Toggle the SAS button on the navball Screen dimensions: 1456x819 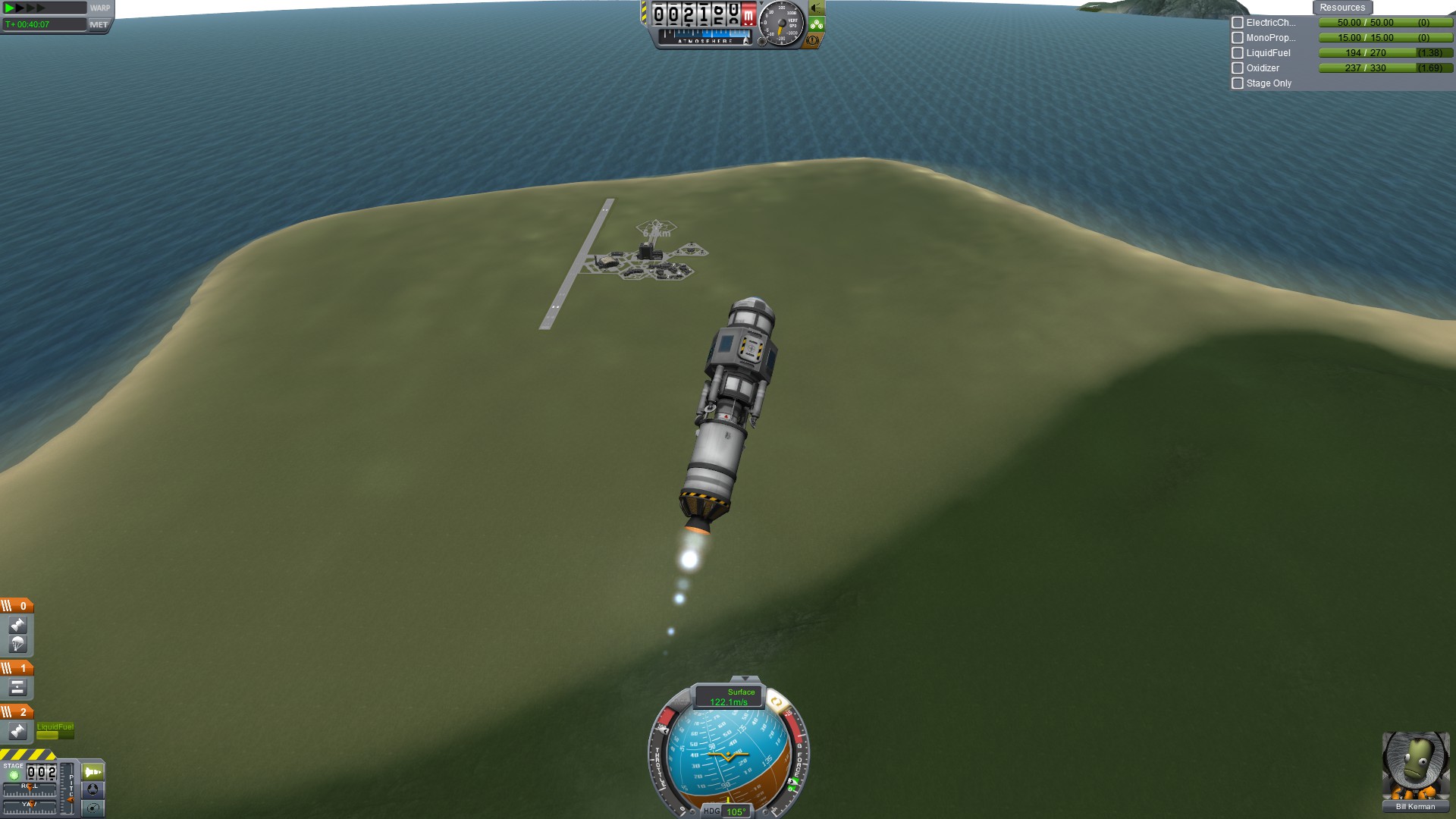pos(777,703)
